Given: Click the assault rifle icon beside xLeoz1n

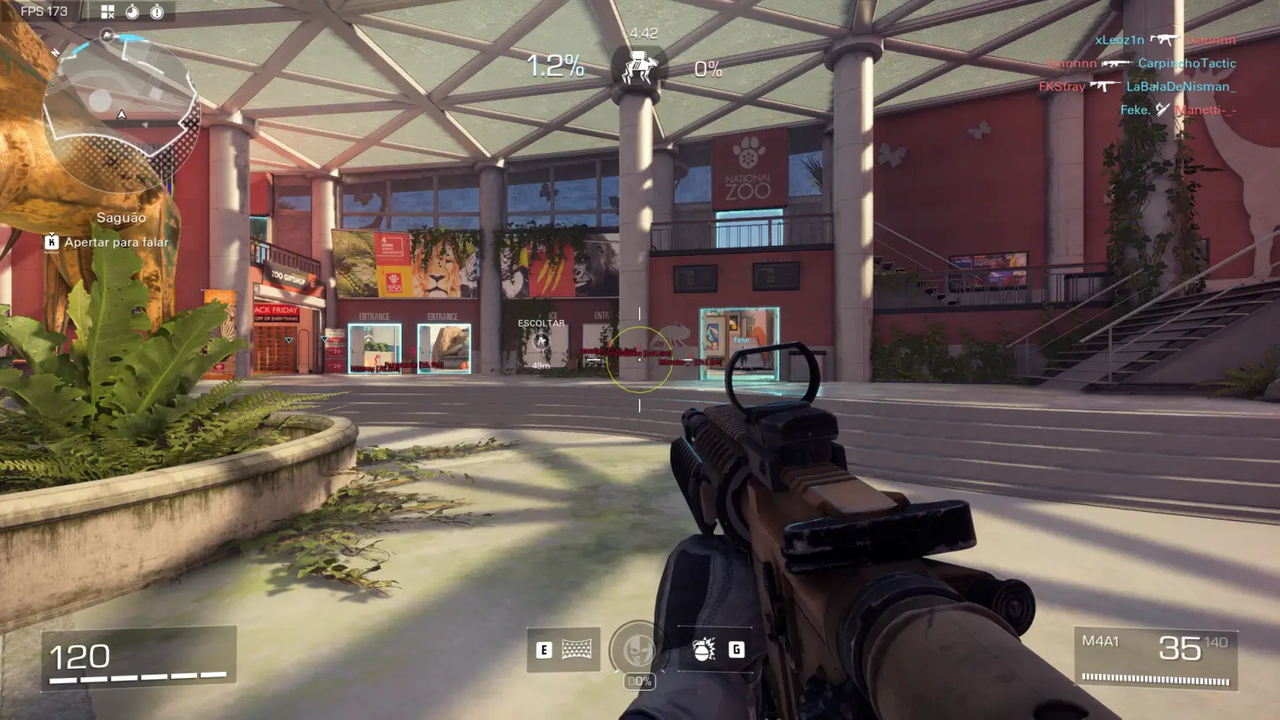Looking at the screenshot, I should (1166, 39).
